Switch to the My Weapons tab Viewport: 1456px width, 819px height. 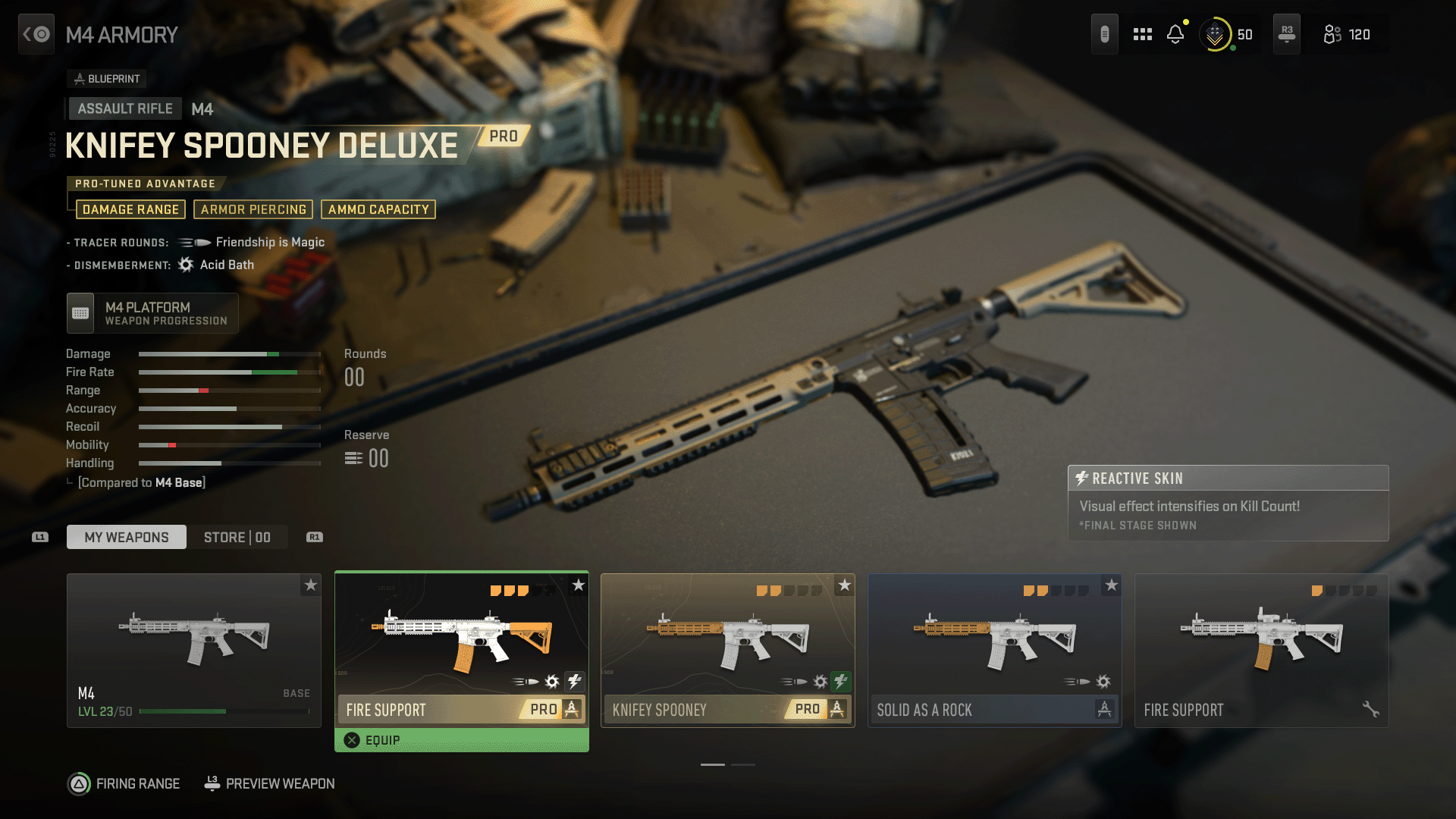click(127, 537)
